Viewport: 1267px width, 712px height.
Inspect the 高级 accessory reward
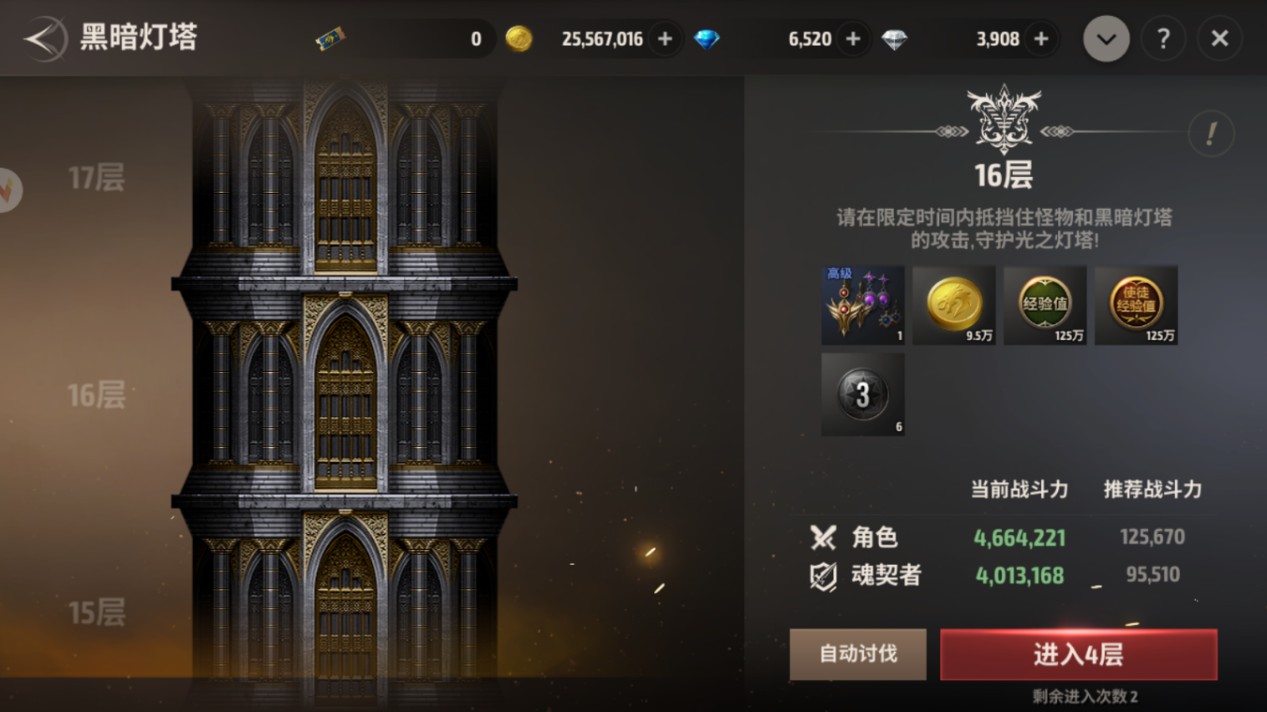(x=863, y=305)
